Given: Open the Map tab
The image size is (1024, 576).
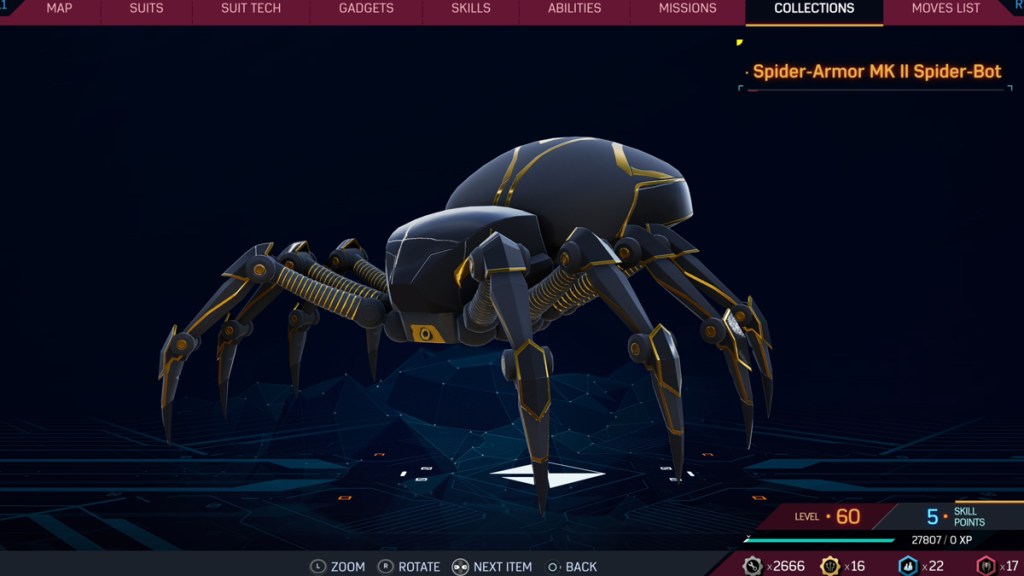Looking at the screenshot, I should click(x=59, y=9).
